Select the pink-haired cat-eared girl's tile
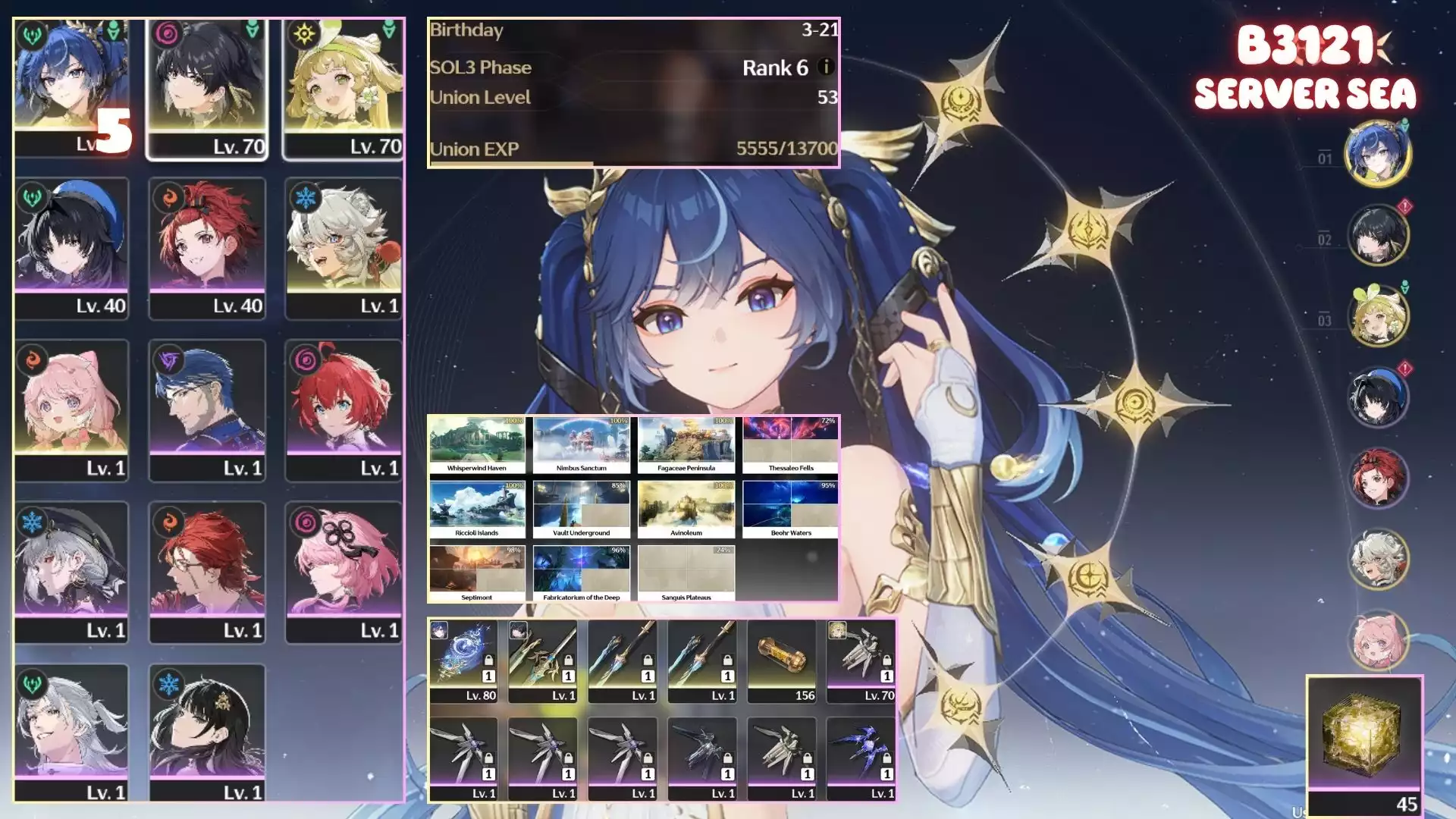 click(x=71, y=410)
